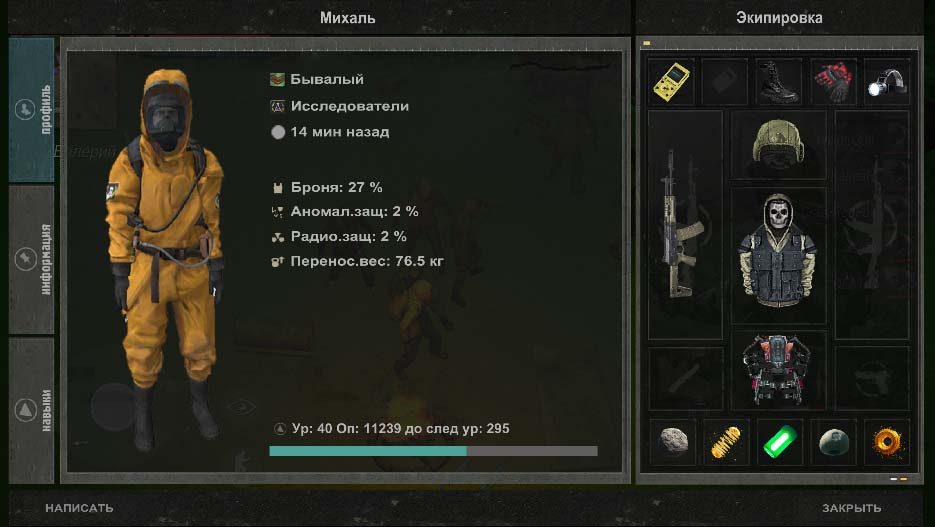This screenshot has width=935, height=527.
Task: Select the orange ring artifact slot
Action: 886,442
